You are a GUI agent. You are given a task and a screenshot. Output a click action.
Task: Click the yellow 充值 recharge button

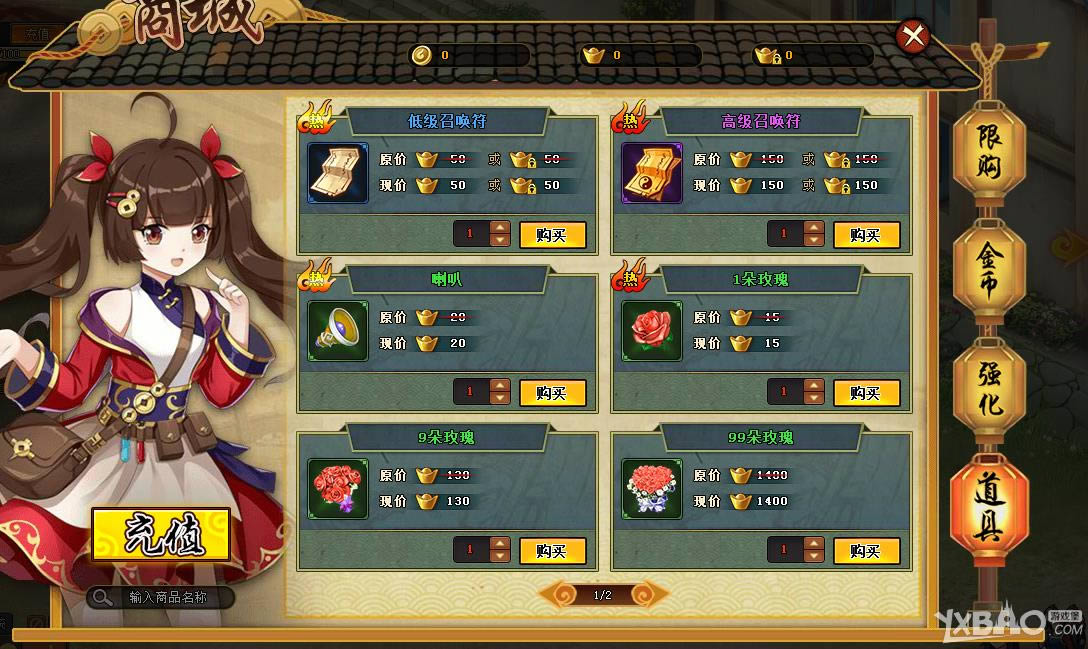click(x=161, y=535)
